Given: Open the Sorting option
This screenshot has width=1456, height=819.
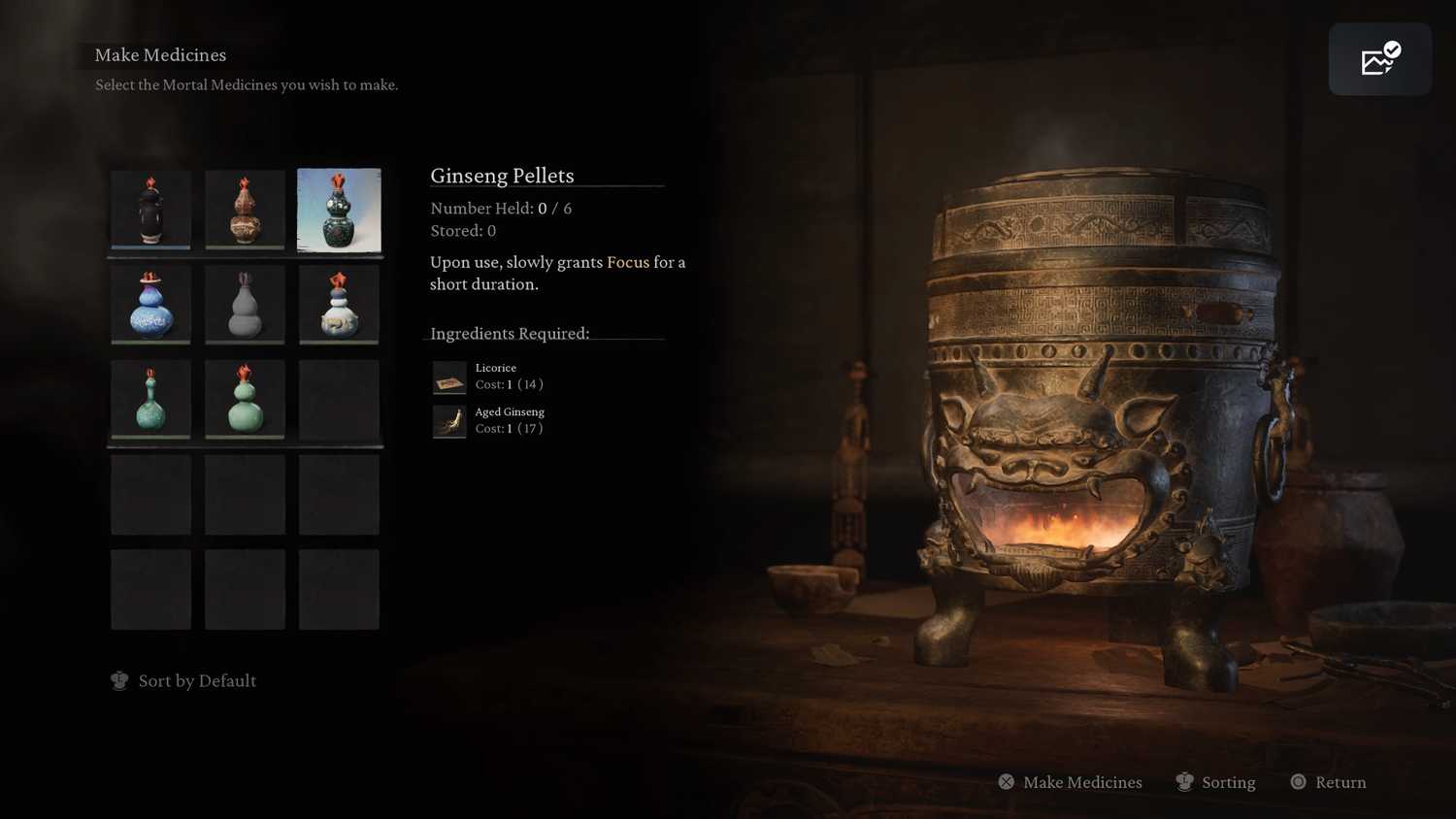Looking at the screenshot, I should 1215,782.
